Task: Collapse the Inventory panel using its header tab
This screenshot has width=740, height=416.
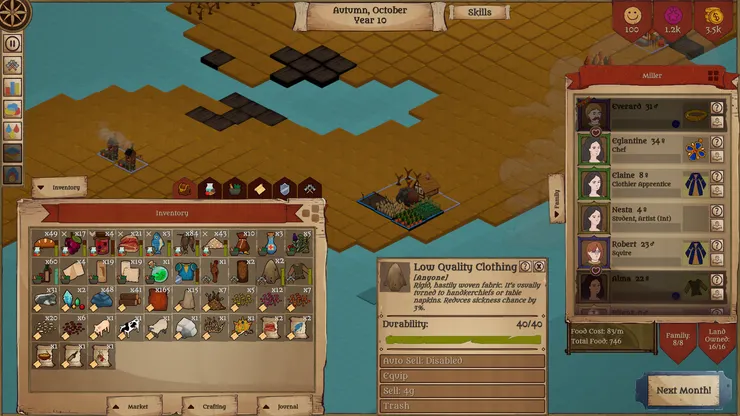Action: tap(59, 187)
